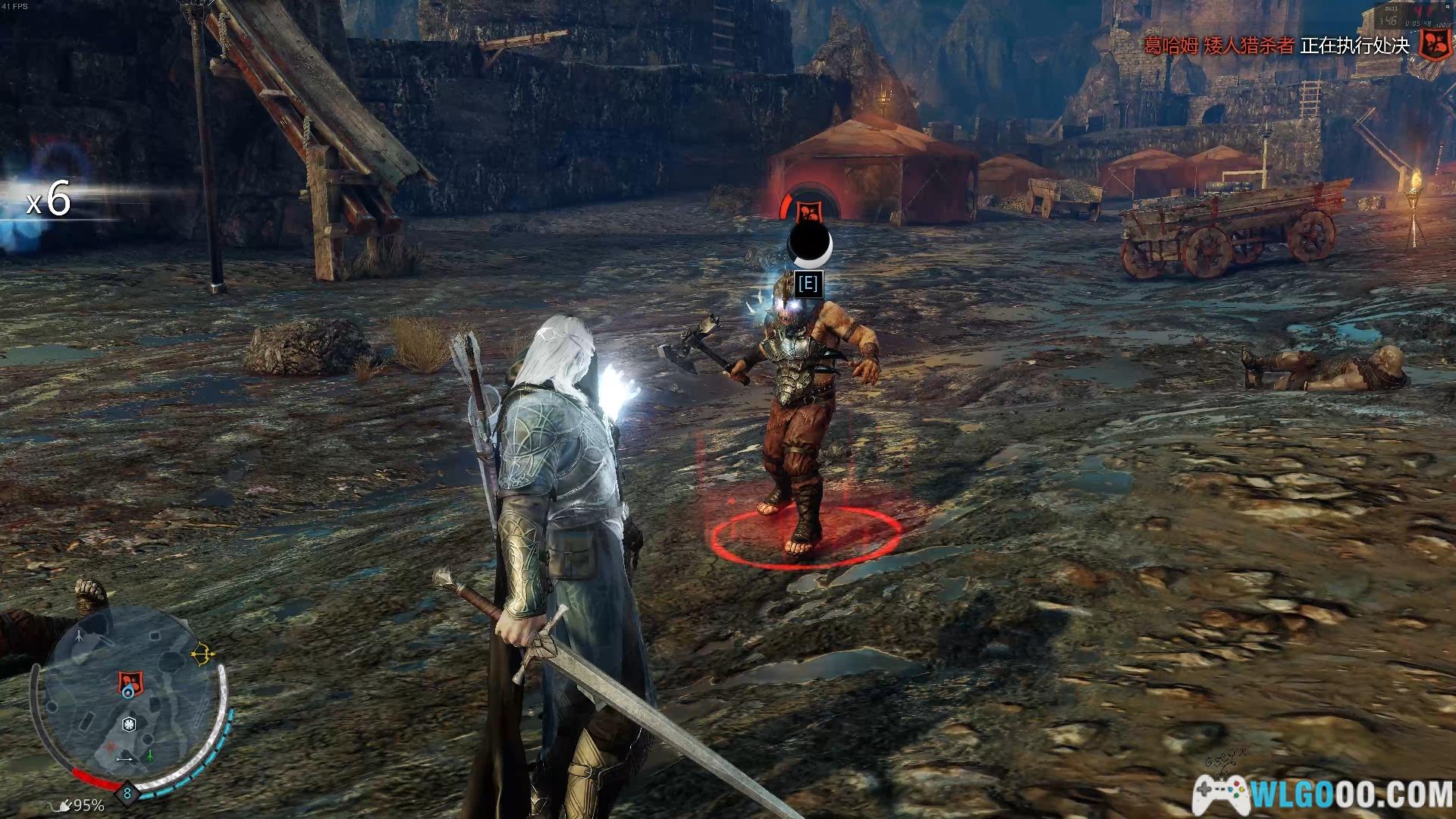
Task: Open the WLGOOO.COM watermark link
Action: 1323,794
